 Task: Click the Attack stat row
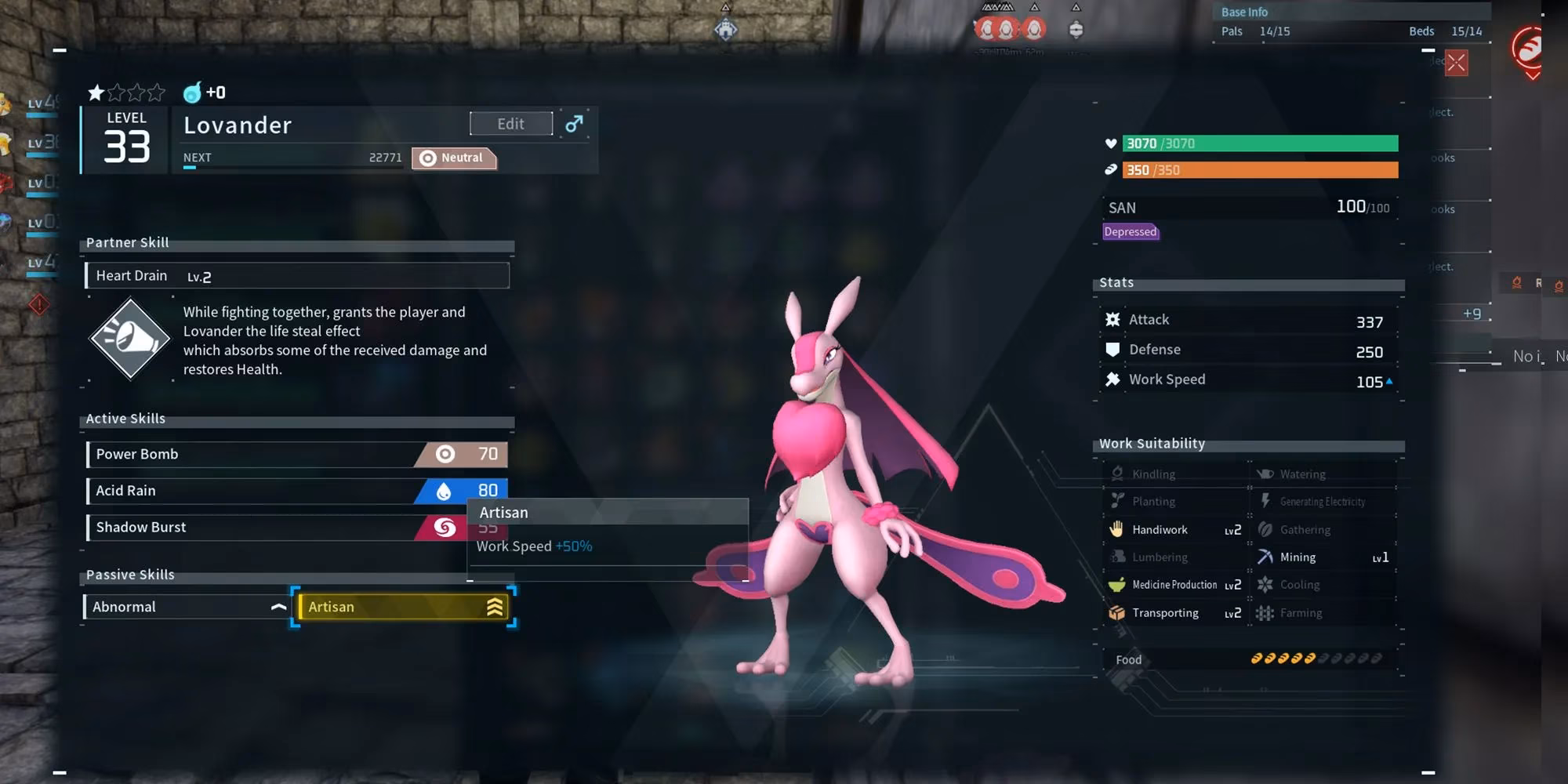pyautogui.click(x=1248, y=320)
